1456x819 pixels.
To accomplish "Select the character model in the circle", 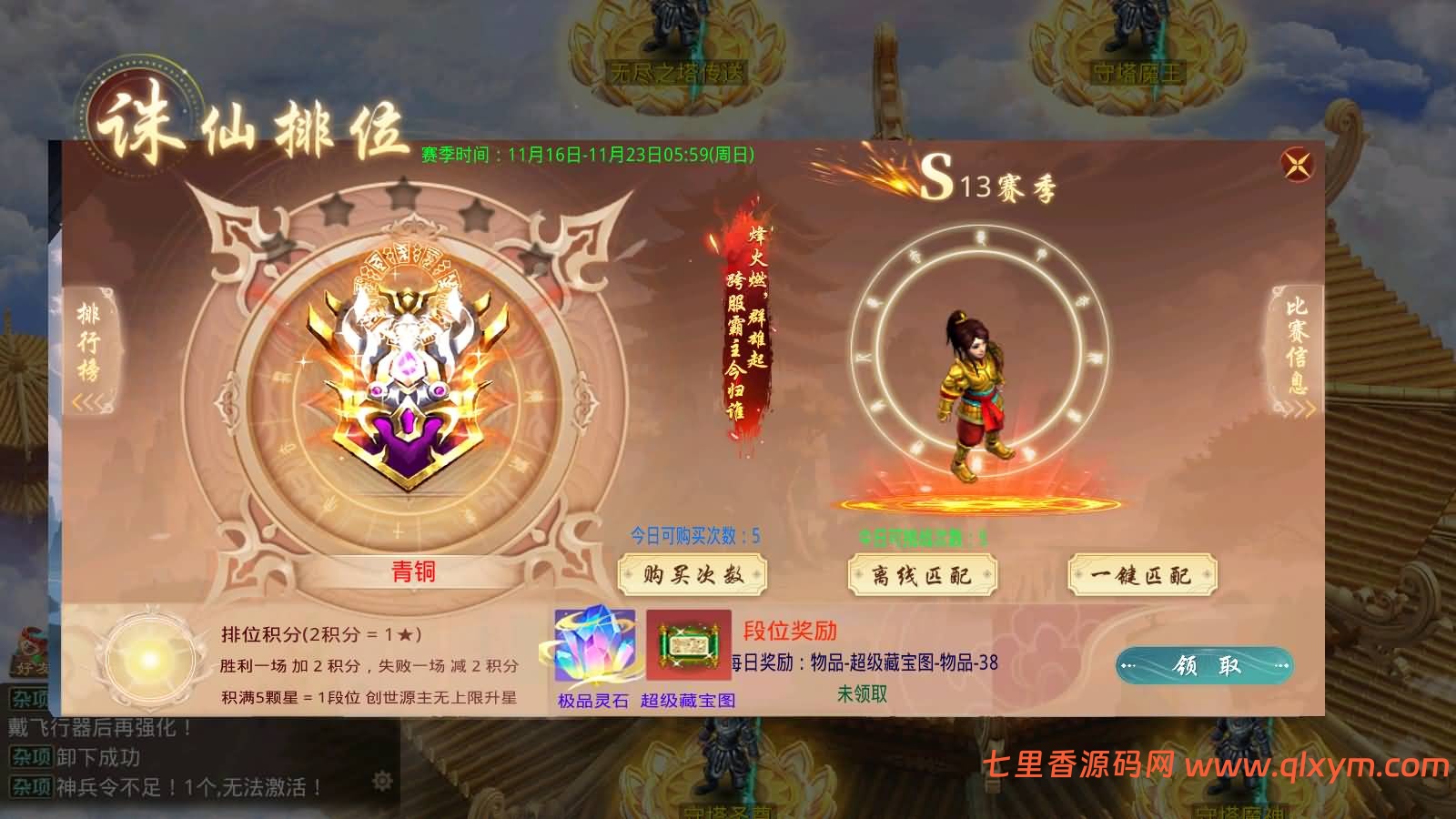I will 976,391.
